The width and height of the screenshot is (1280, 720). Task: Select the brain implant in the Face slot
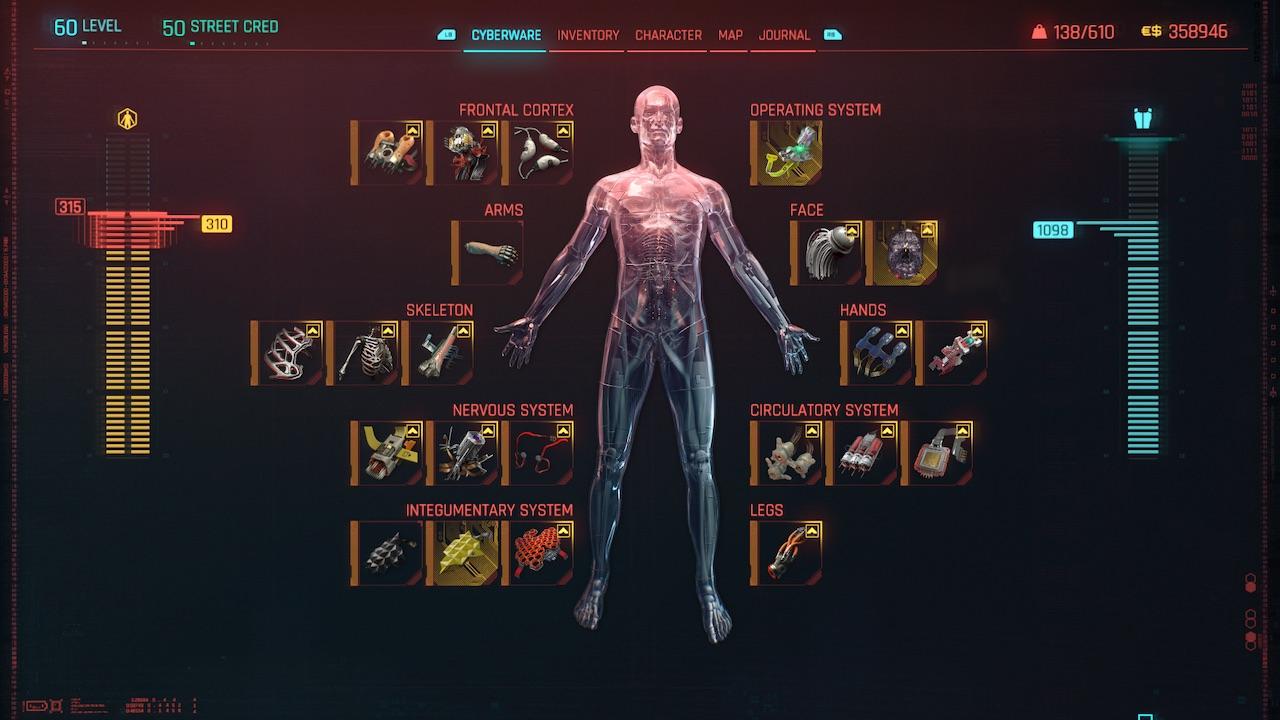pyautogui.click(x=903, y=250)
